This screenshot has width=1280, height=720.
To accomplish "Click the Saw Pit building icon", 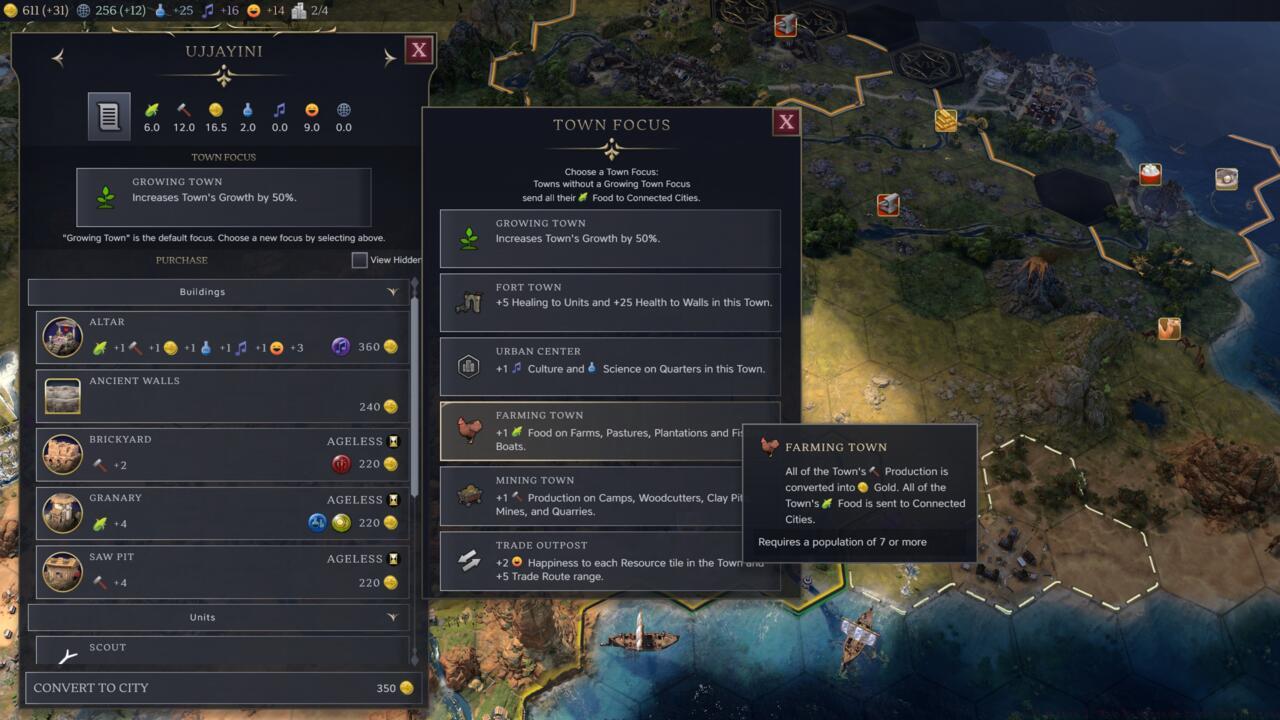I will 62,572.
